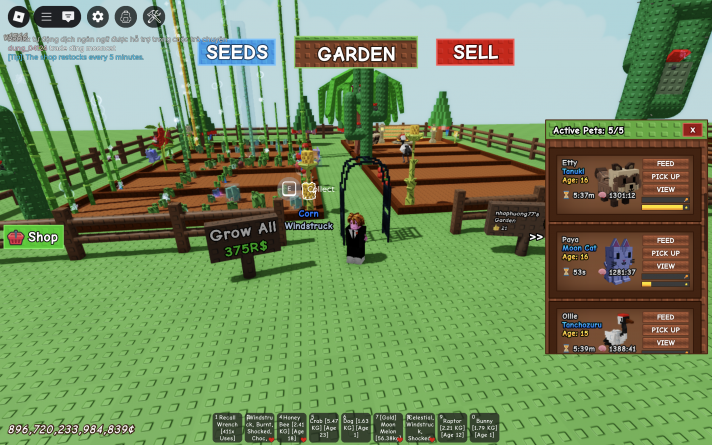The height and width of the screenshot is (445, 712).
Task: Open the backpack inventory
Action: pyautogui.click(x=125, y=16)
